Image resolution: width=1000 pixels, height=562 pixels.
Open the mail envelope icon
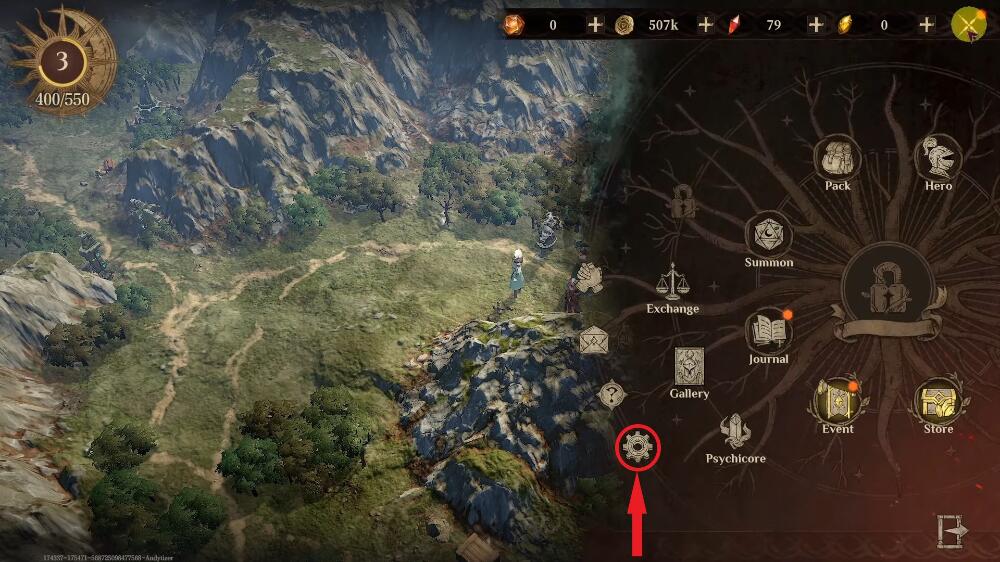pyautogui.click(x=594, y=340)
